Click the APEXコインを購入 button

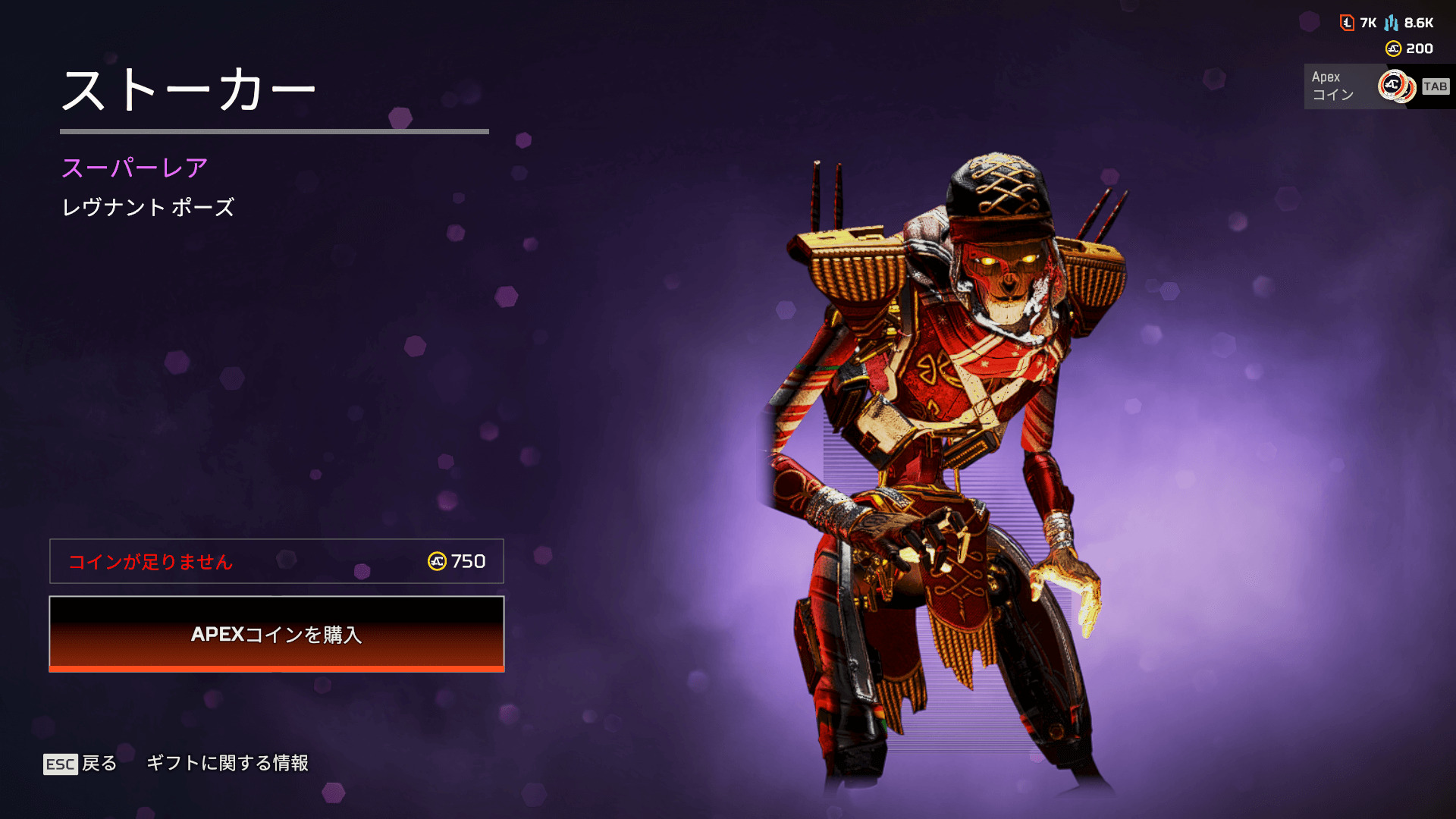[277, 634]
